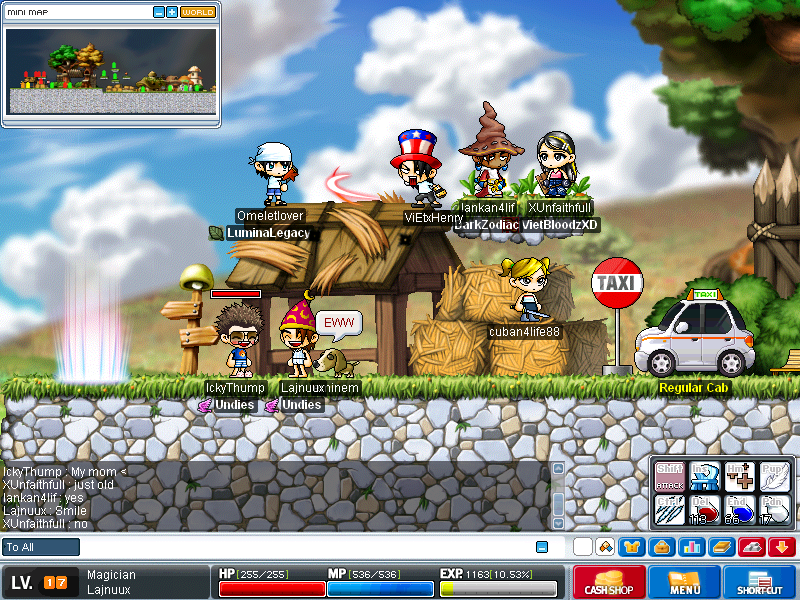Use the blue potion in the End slot
800x600 pixels.
tap(740, 509)
